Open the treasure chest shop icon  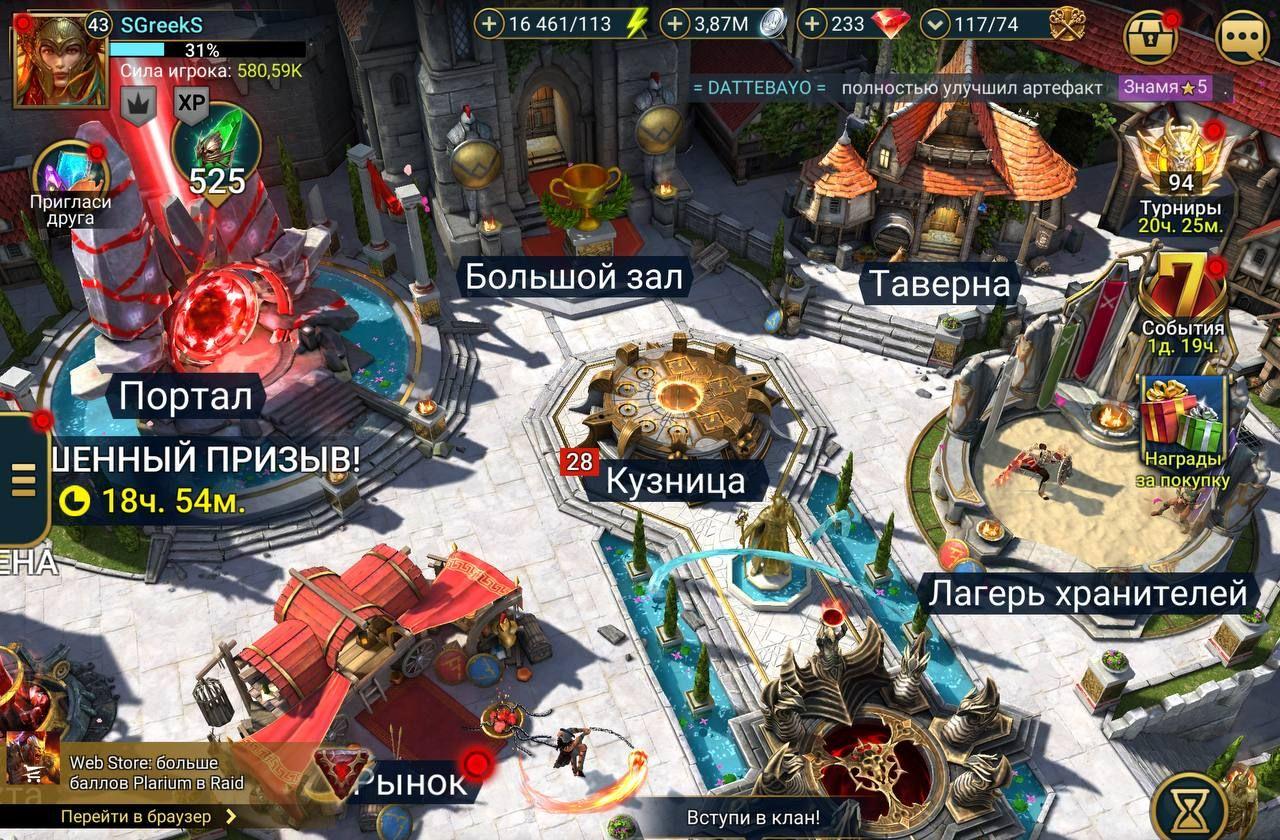coord(1152,37)
